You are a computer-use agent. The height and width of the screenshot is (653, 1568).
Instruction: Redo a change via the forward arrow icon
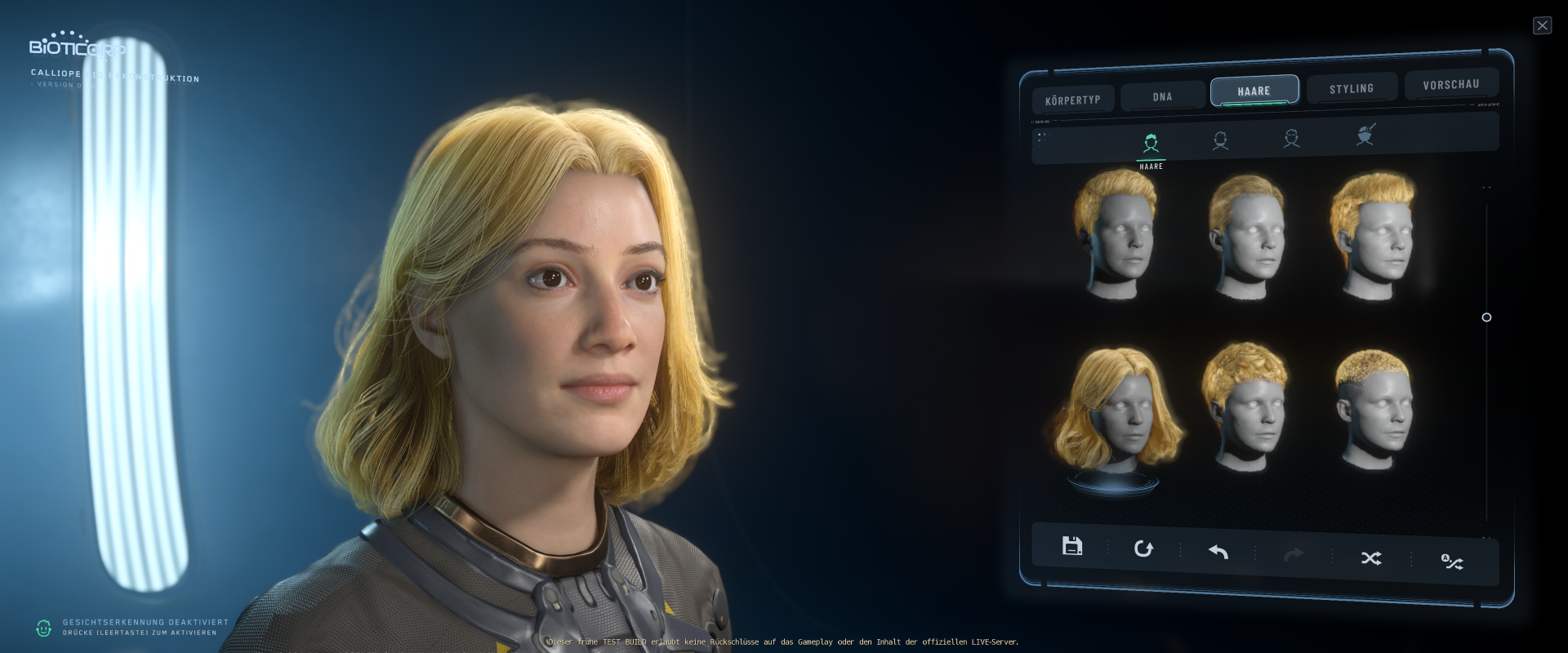coord(1293,556)
